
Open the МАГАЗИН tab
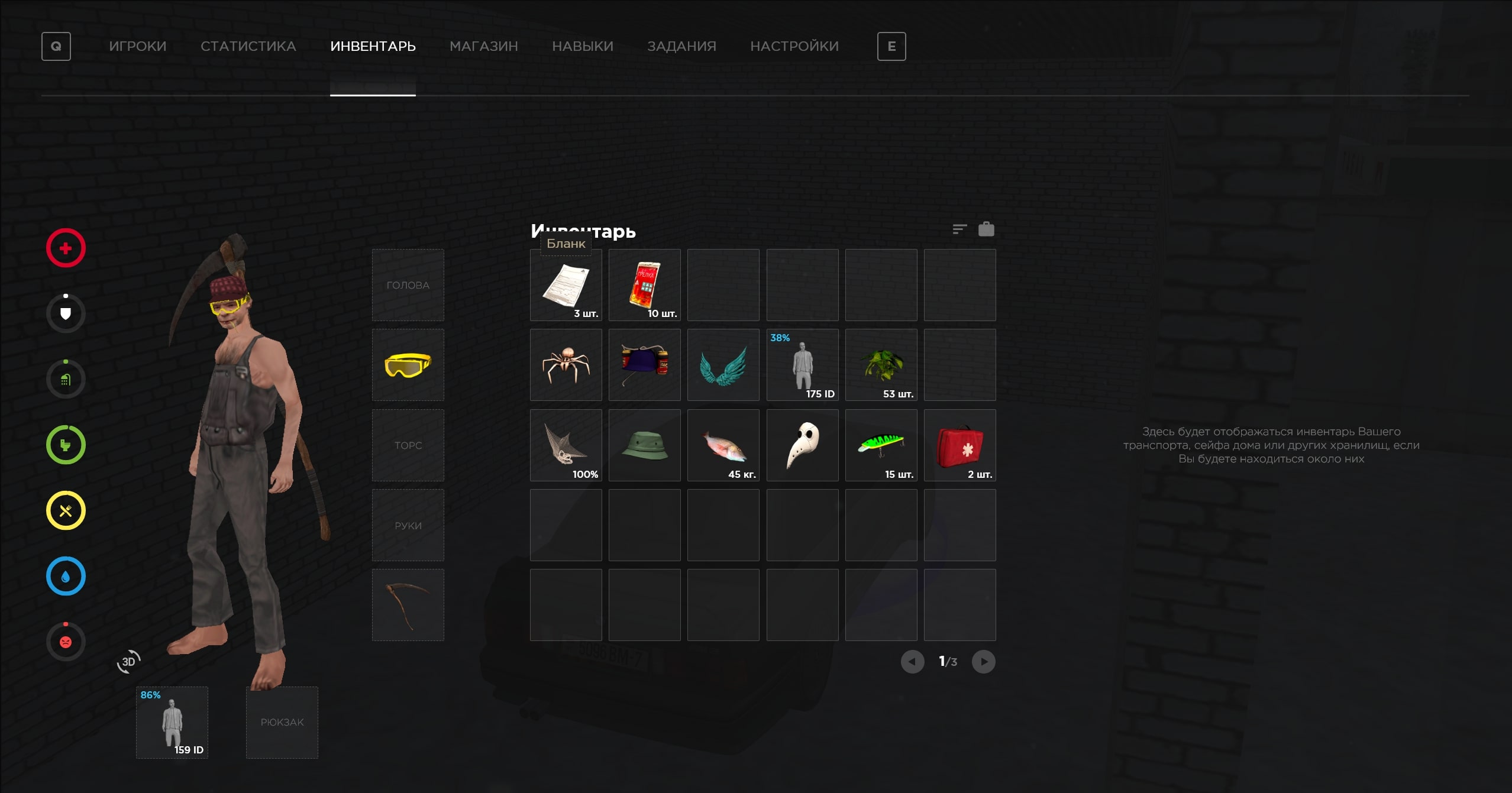click(x=483, y=46)
